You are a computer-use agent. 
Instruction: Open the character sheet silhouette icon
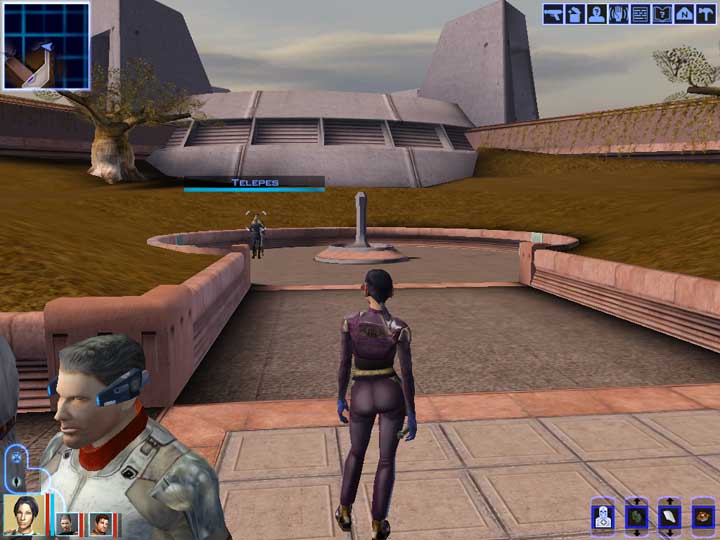(x=596, y=14)
